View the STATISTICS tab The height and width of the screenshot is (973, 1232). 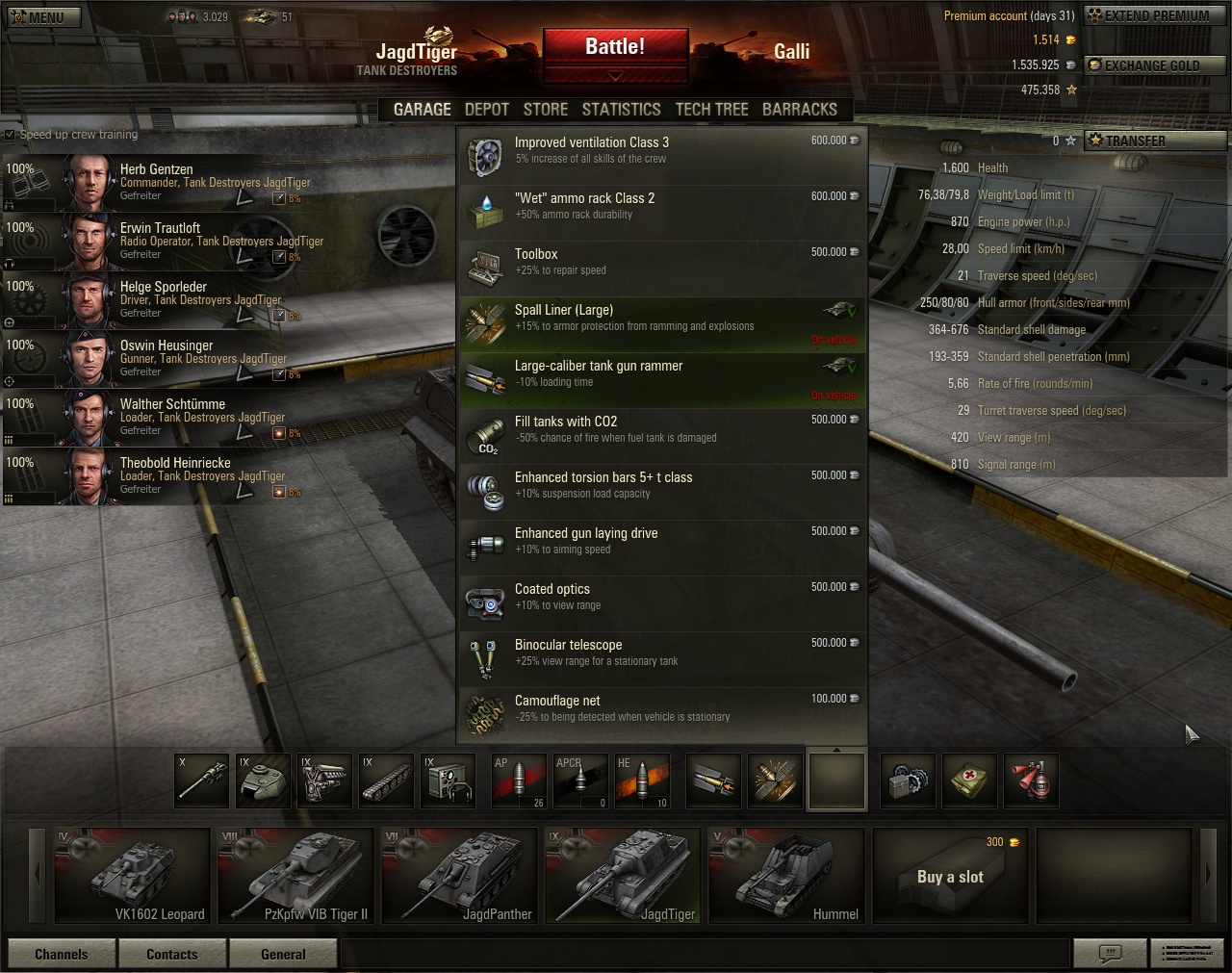click(x=621, y=110)
